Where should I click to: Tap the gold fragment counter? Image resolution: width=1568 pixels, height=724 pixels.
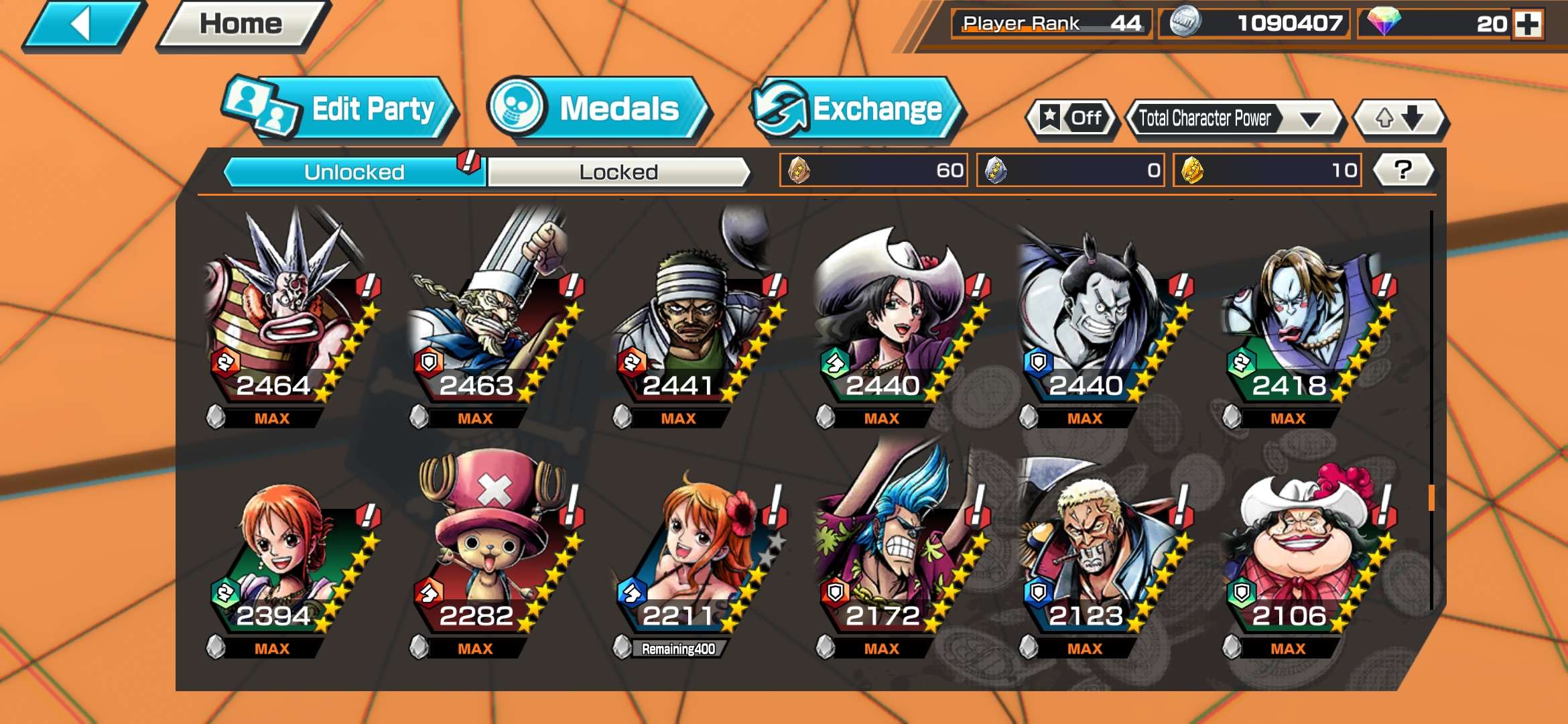point(1266,171)
